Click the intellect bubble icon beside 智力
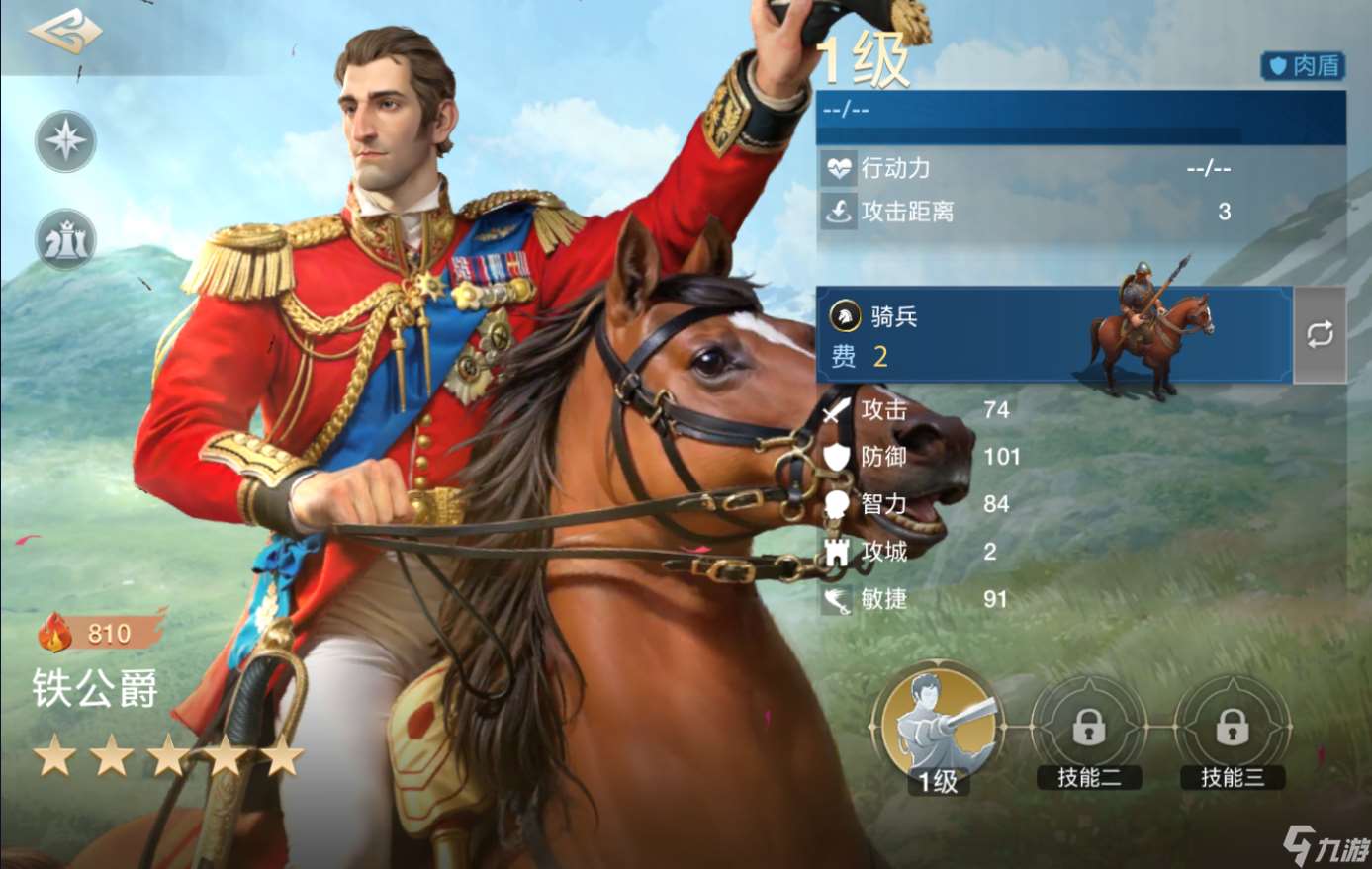The height and width of the screenshot is (869, 1372). tap(837, 504)
